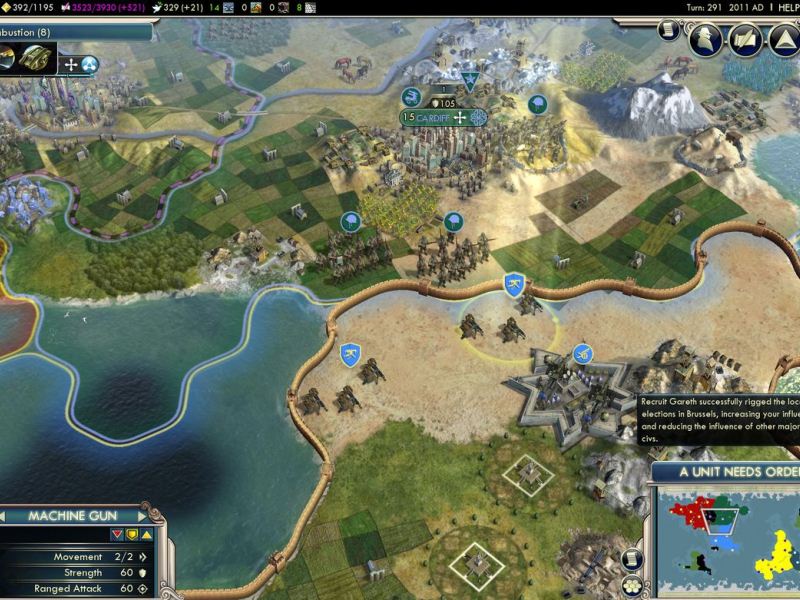Viewport: 800px width, 600px height.
Task: Click the round blue three-node icon under the research bar
Action: (90, 65)
